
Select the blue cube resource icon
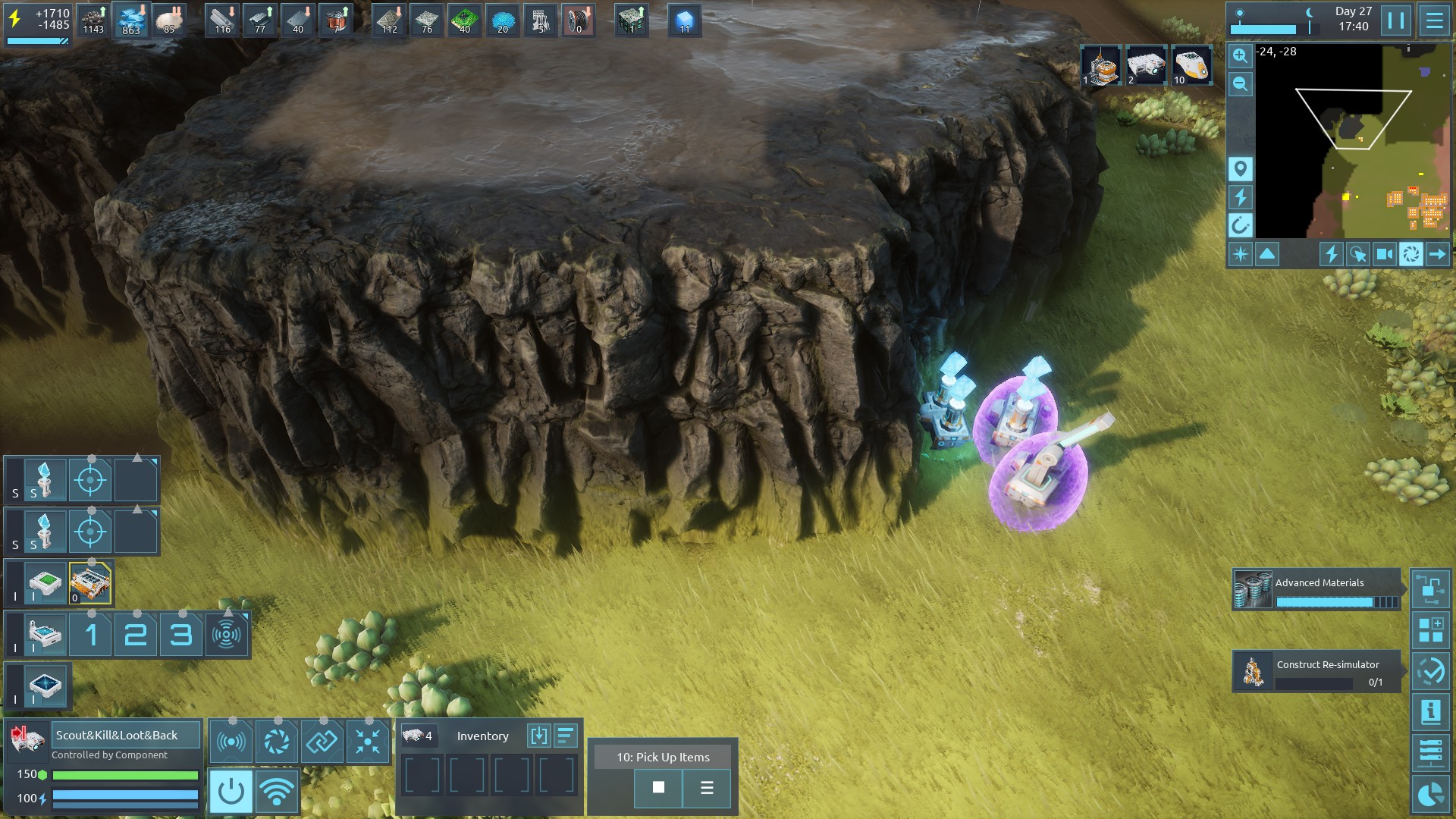click(685, 20)
